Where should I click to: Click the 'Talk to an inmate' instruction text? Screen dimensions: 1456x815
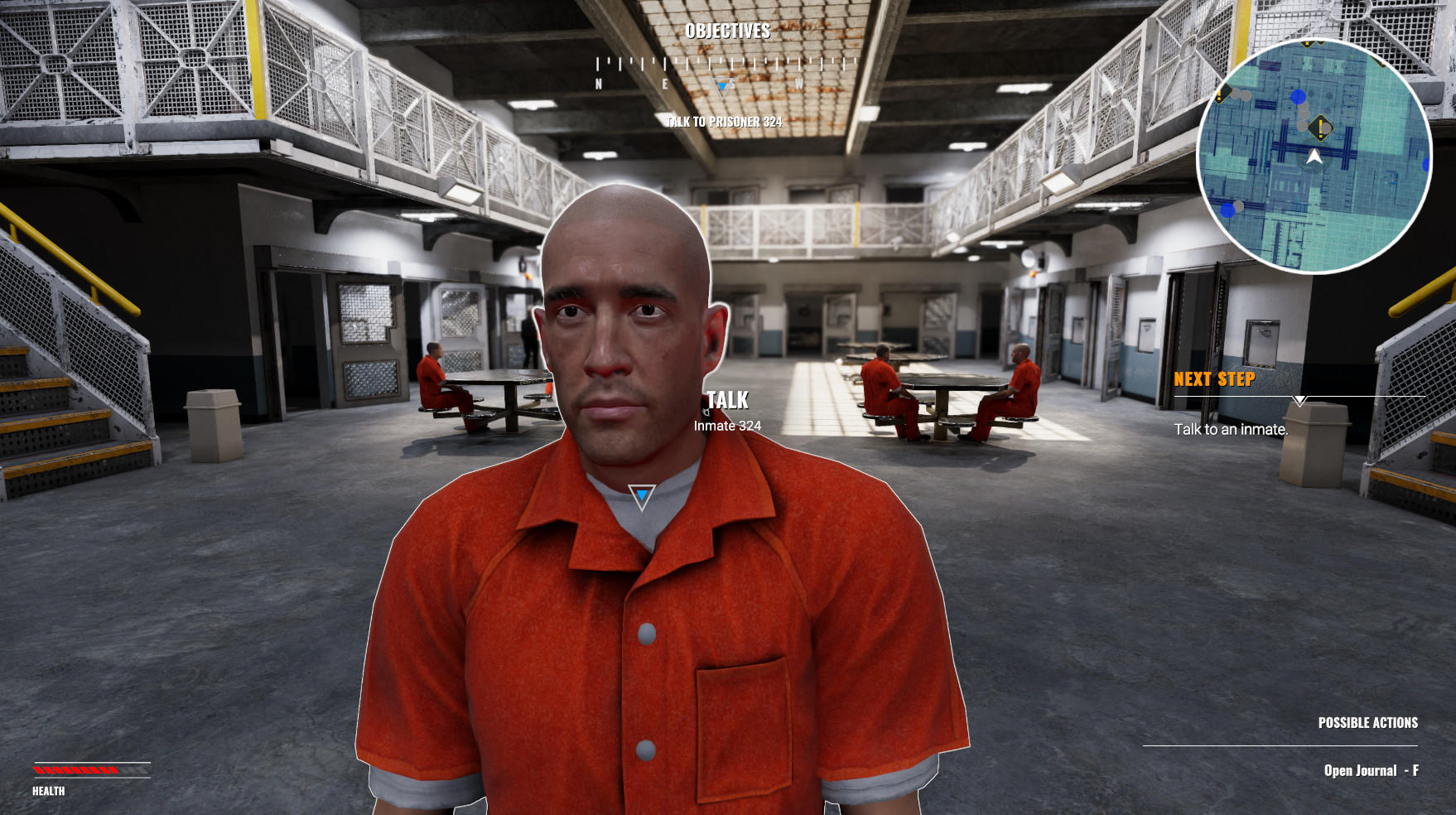[1232, 429]
